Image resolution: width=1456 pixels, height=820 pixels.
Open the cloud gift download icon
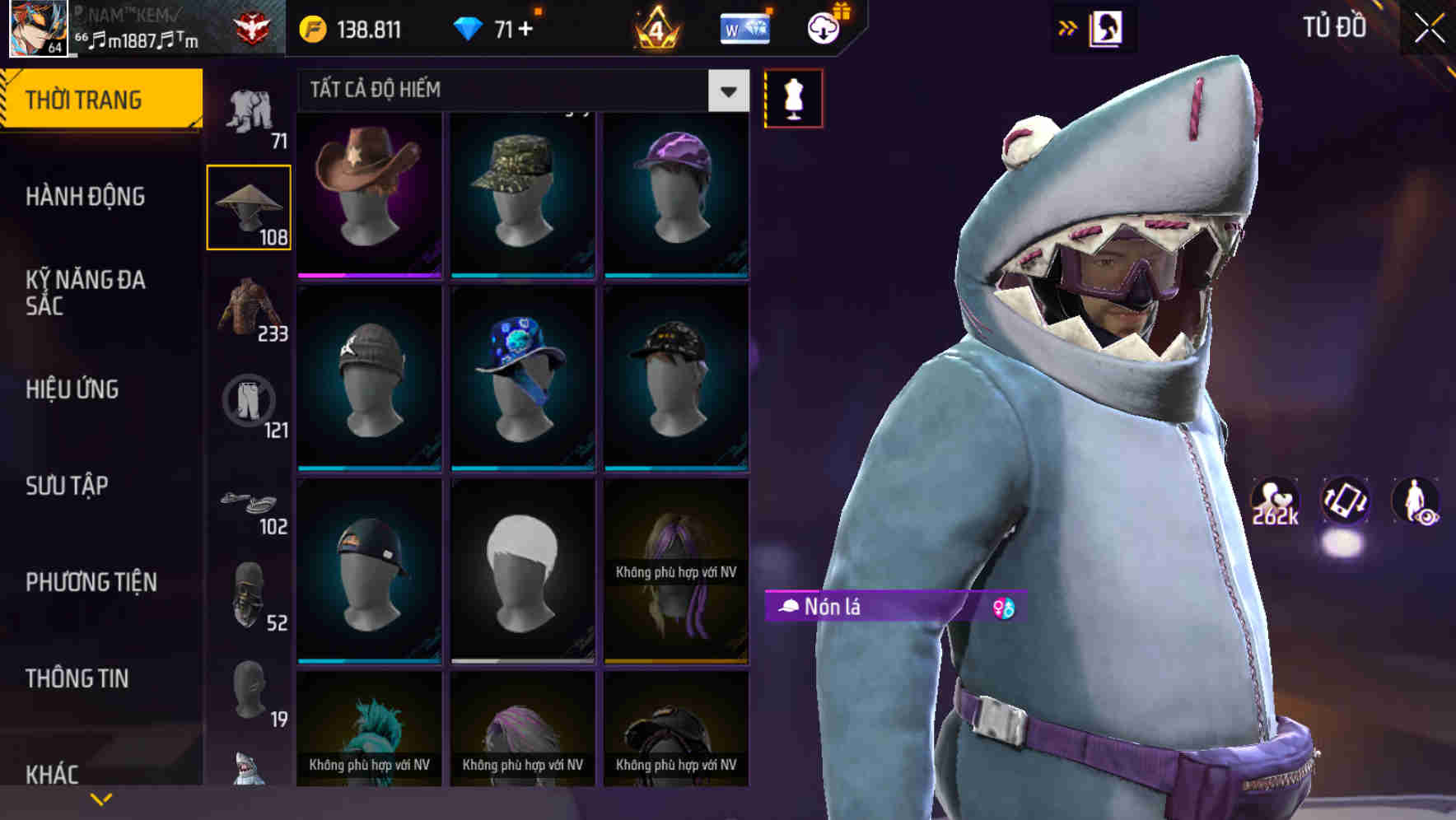824,26
